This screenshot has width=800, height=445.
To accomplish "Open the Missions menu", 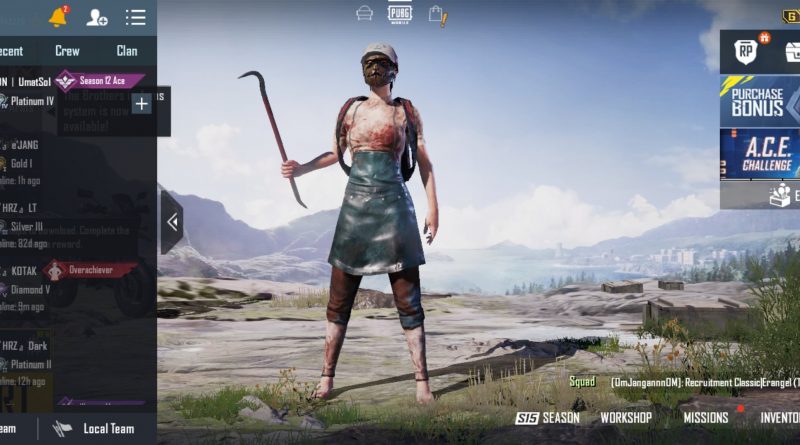I will [706, 418].
